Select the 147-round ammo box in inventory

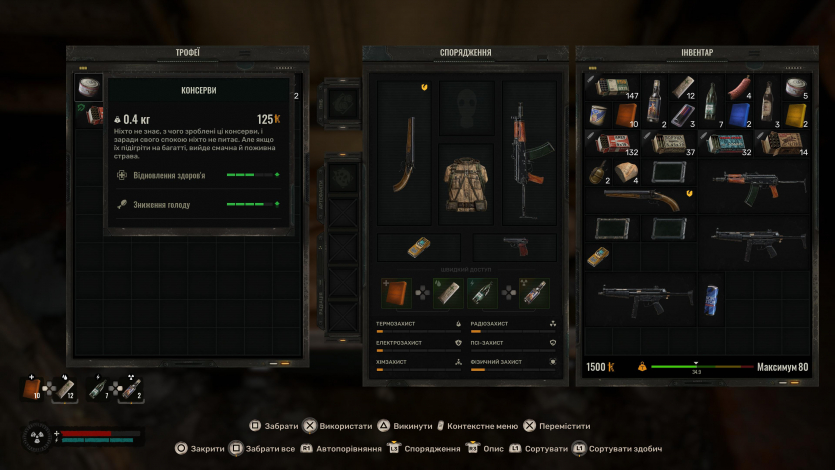611,89
